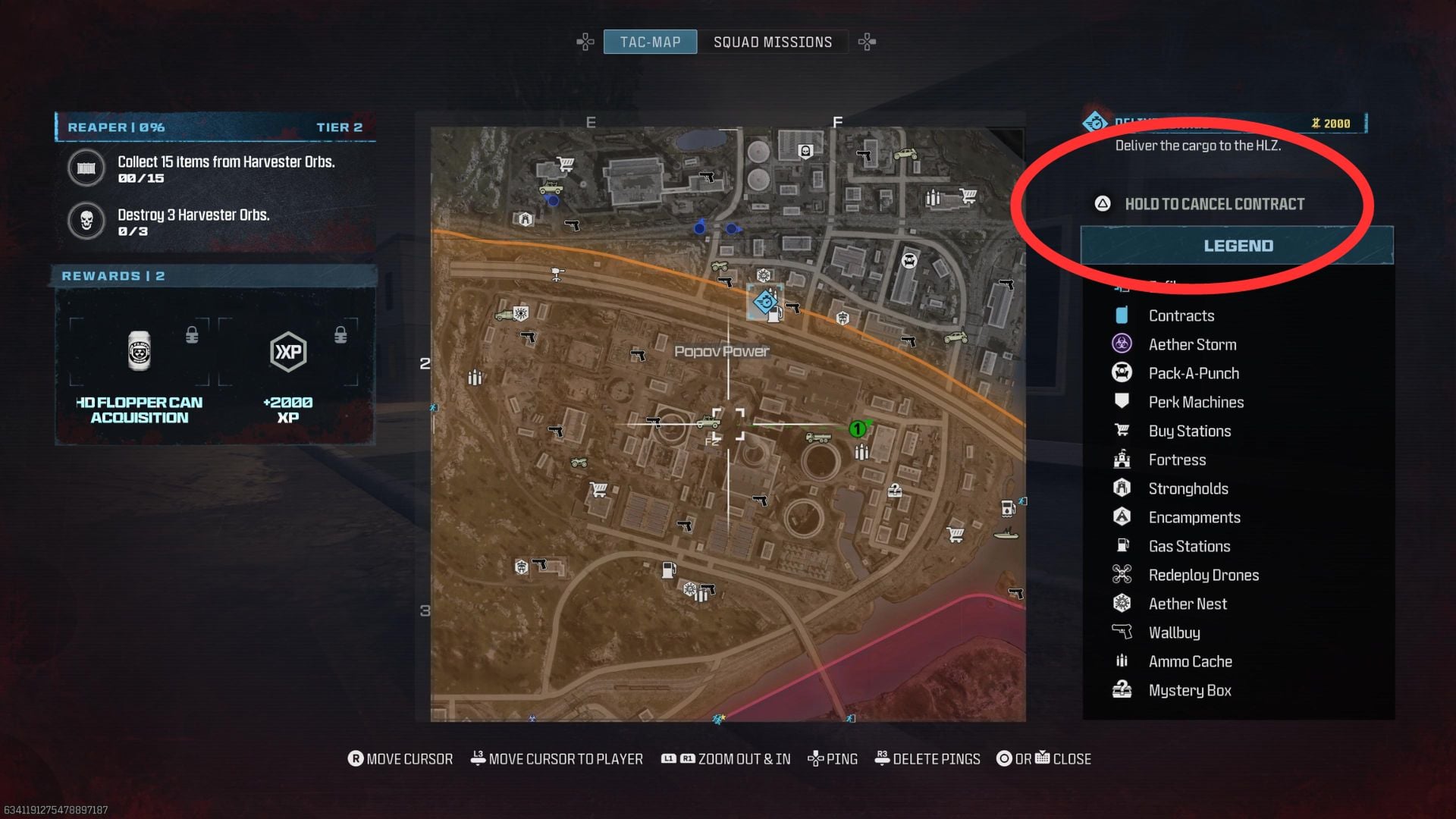Viewport: 1456px width, 819px height.
Task: Select the Fortress castle icon in the legend
Action: pos(1122,459)
